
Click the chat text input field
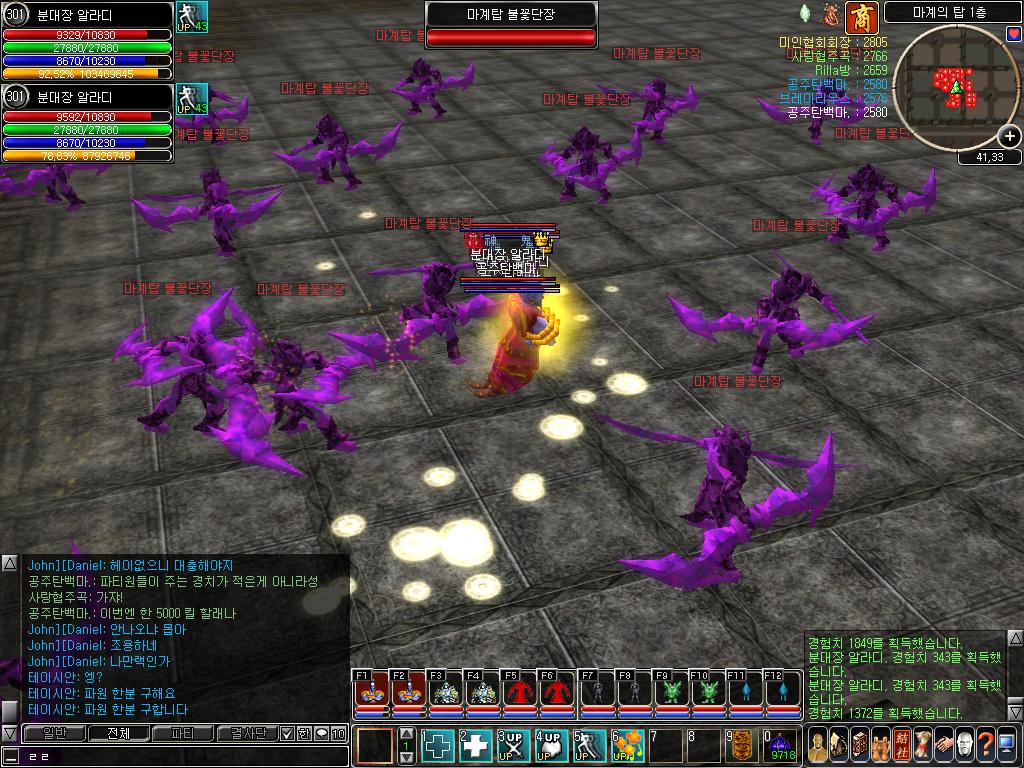180,755
